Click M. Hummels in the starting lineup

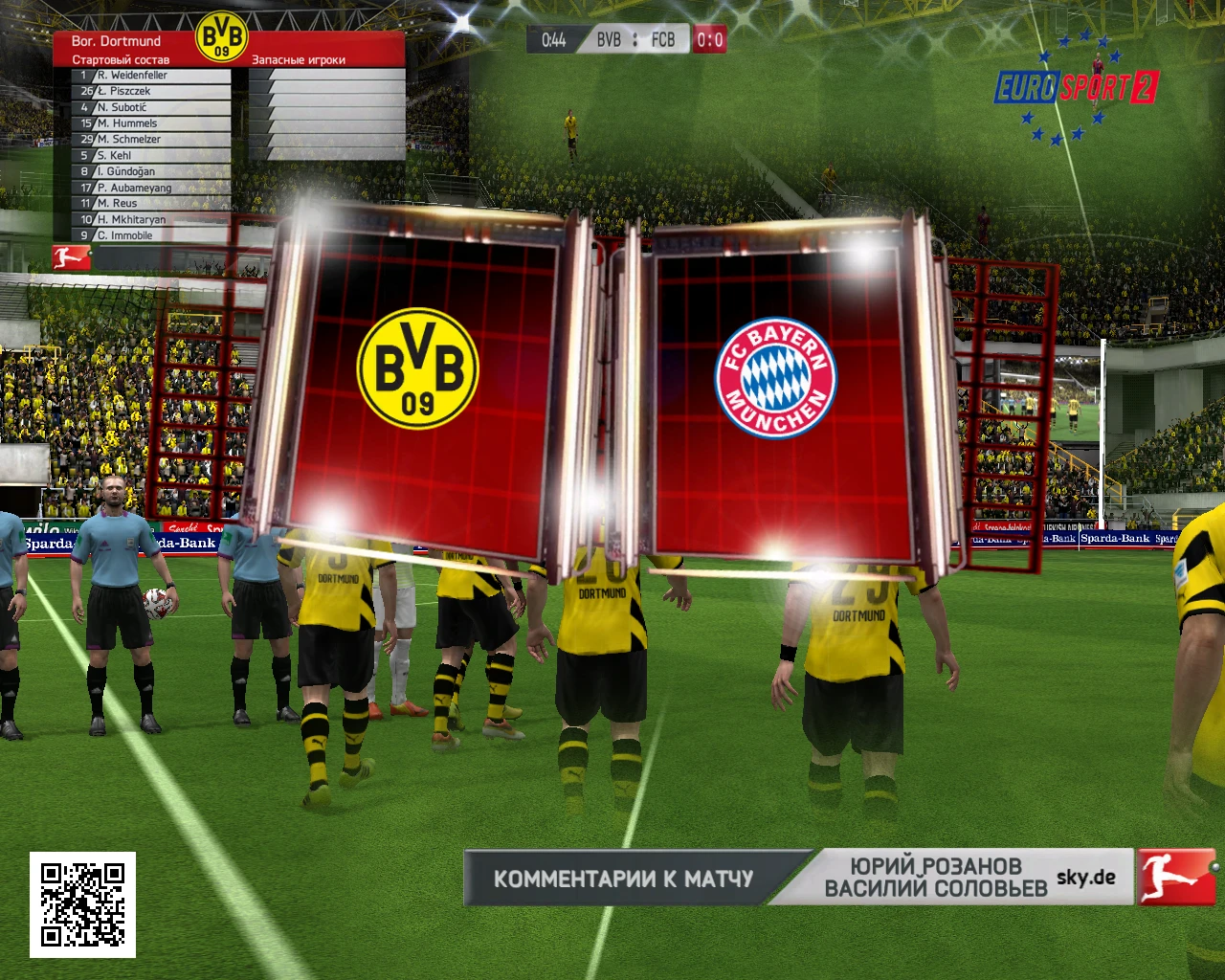(x=127, y=122)
